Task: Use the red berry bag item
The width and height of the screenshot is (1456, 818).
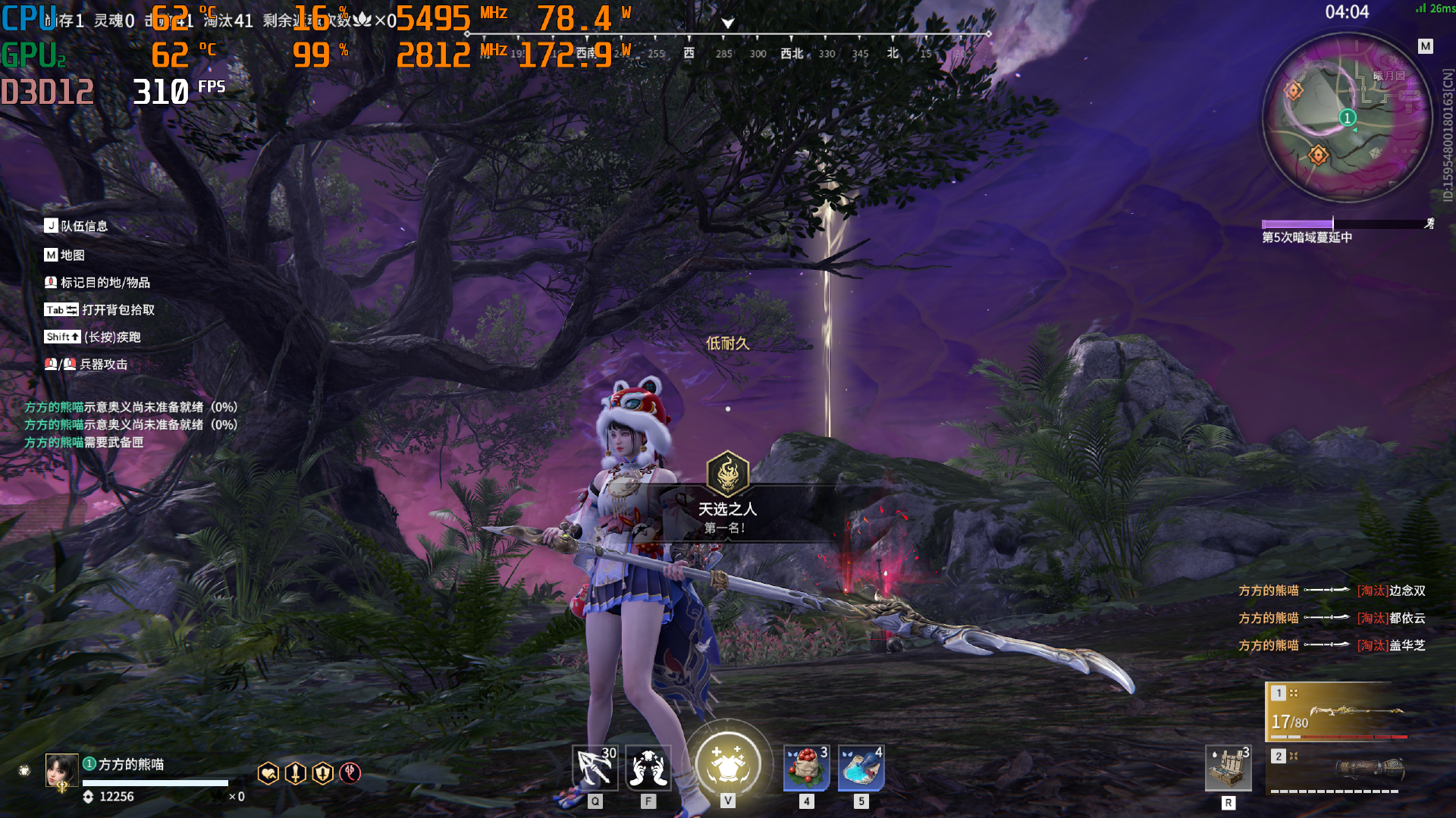Action: [x=806, y=768]
